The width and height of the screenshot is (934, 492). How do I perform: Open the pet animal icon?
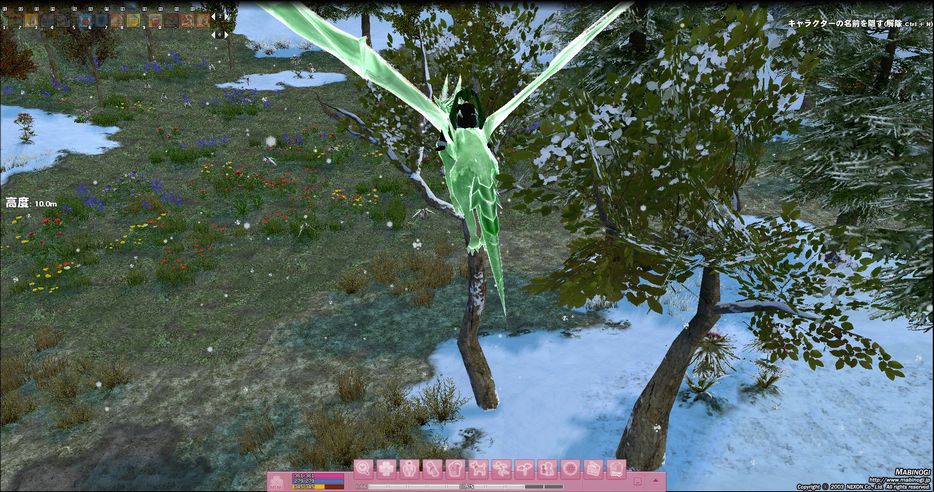tap(478, 468)
